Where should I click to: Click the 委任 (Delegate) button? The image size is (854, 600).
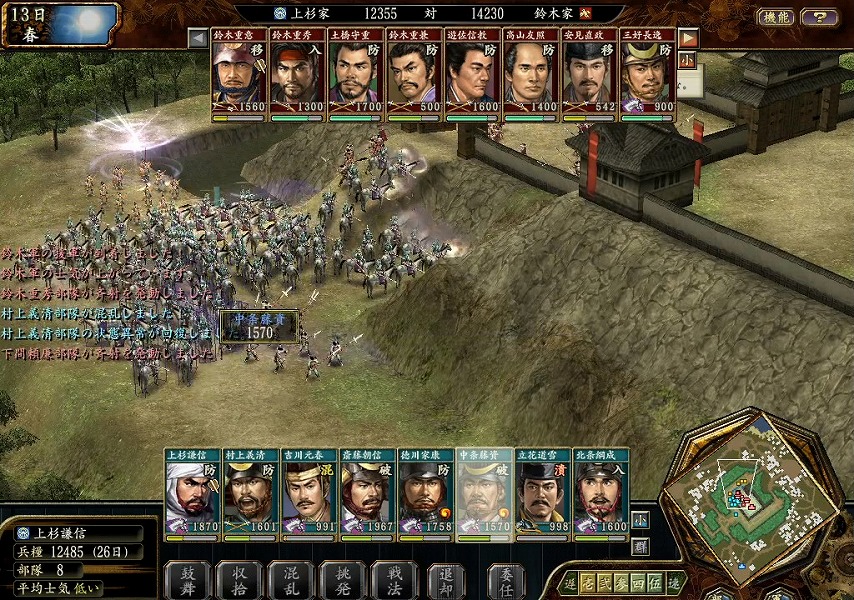click(x=507, y=580)
